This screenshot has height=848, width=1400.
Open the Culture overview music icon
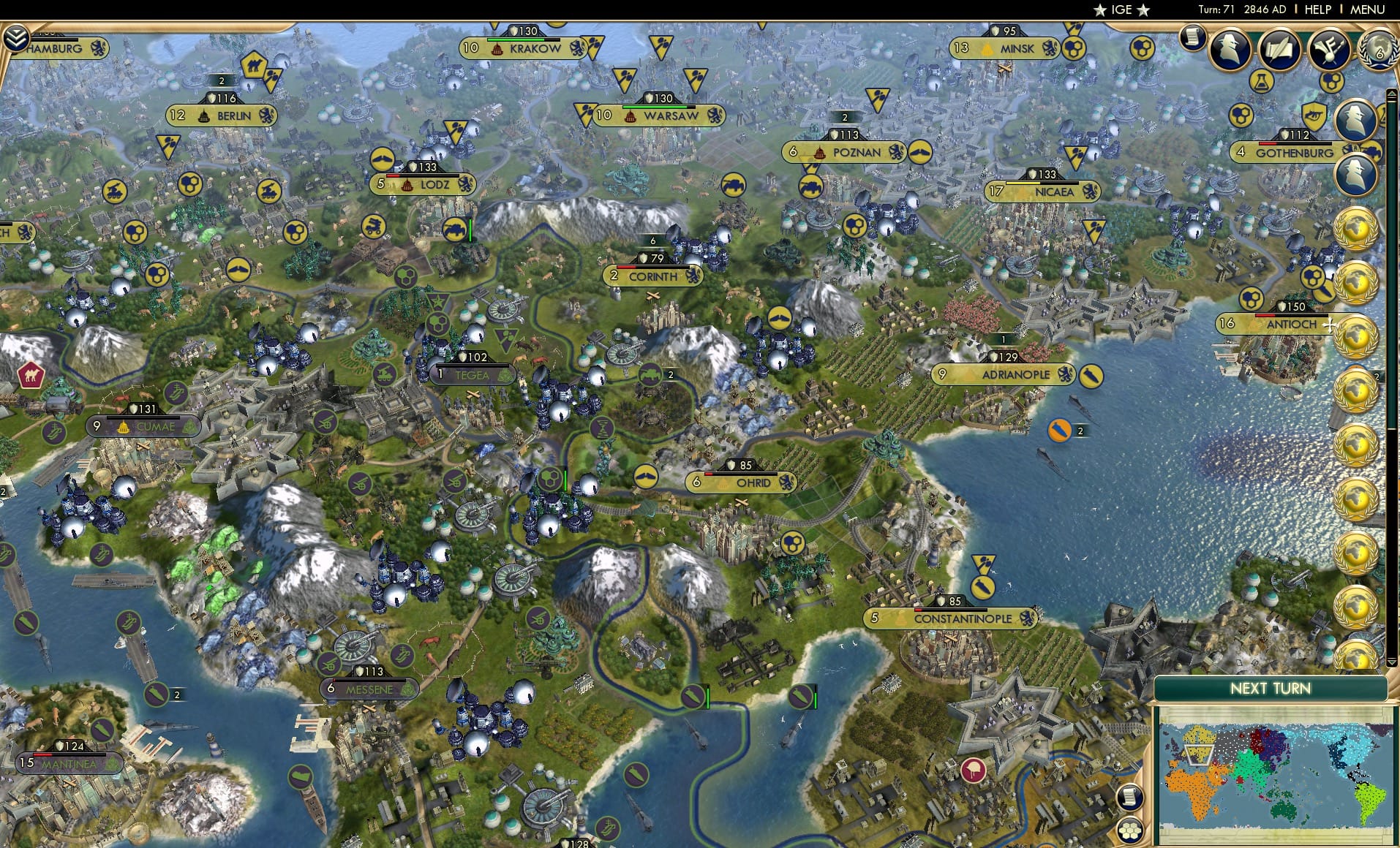click(x=1330, y=48)
